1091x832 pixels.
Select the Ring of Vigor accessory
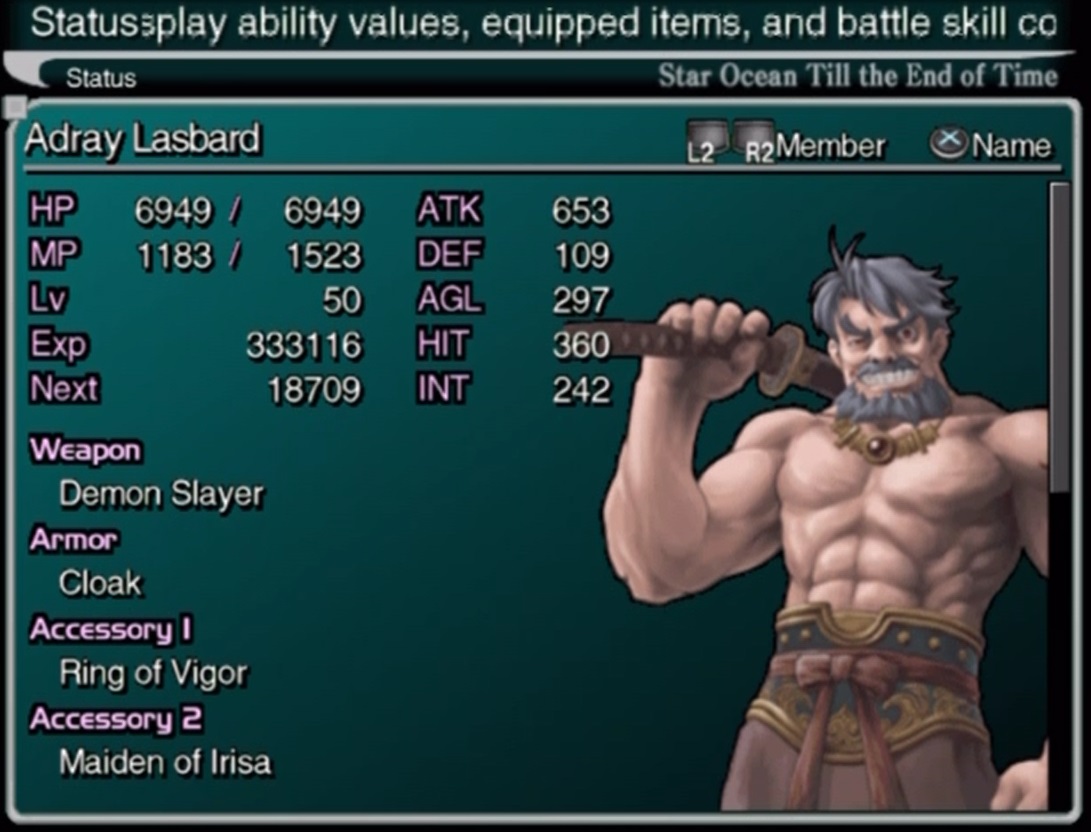click(x=153, y=673)
